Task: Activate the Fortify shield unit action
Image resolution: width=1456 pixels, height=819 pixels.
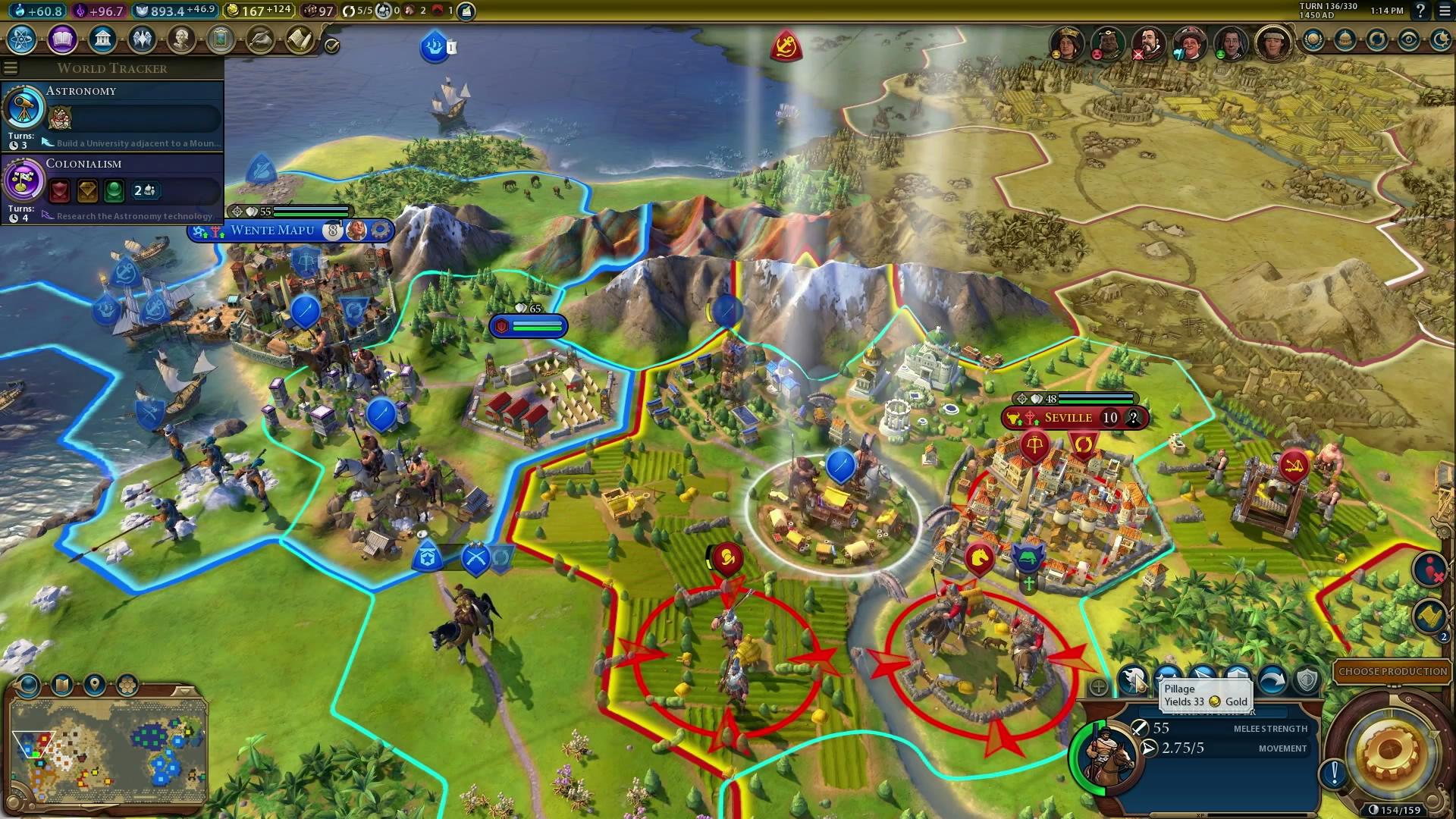Action: [x=1307, y=679]
